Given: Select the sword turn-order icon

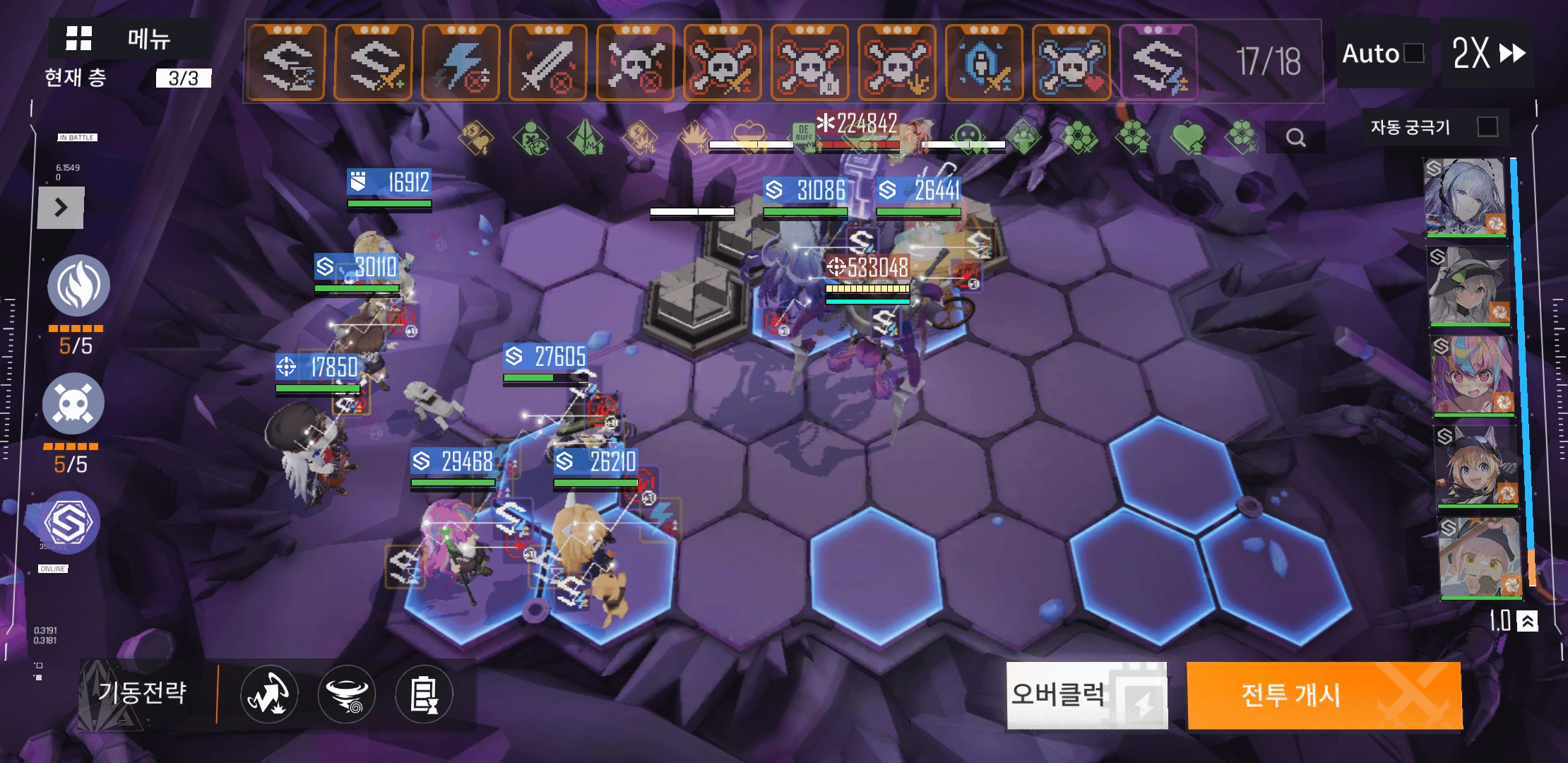Looking at the screenshot, I should coord(548,62).
